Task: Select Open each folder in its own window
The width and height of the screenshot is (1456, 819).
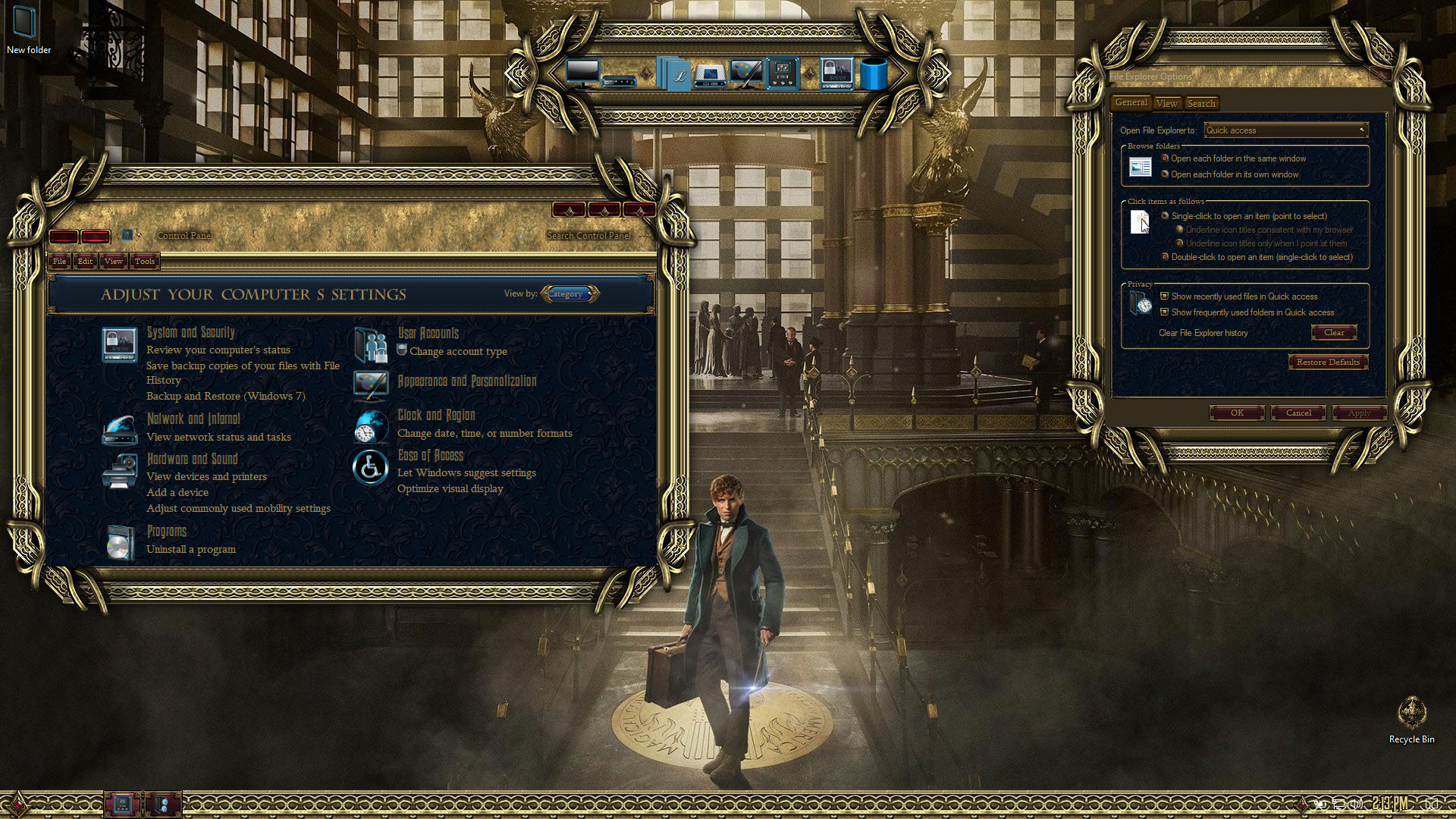Action: click(1165, 174)
